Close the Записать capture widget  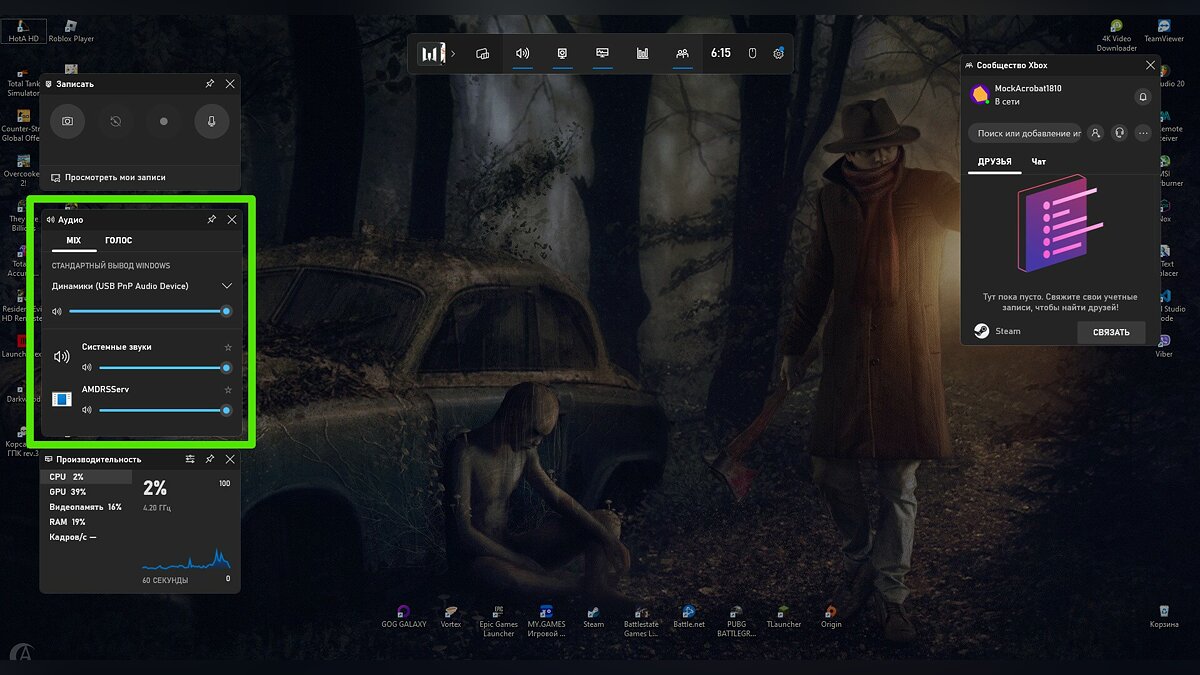click(231, 84)
